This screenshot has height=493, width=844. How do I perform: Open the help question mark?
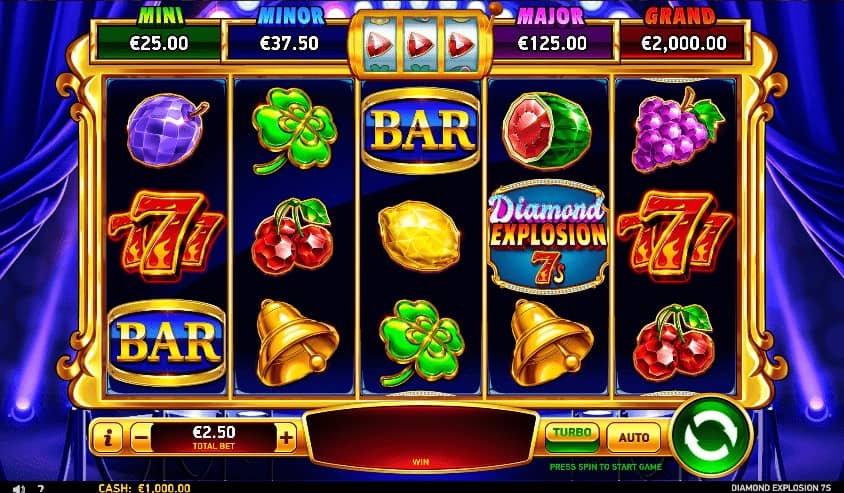[x=41, y=488]
